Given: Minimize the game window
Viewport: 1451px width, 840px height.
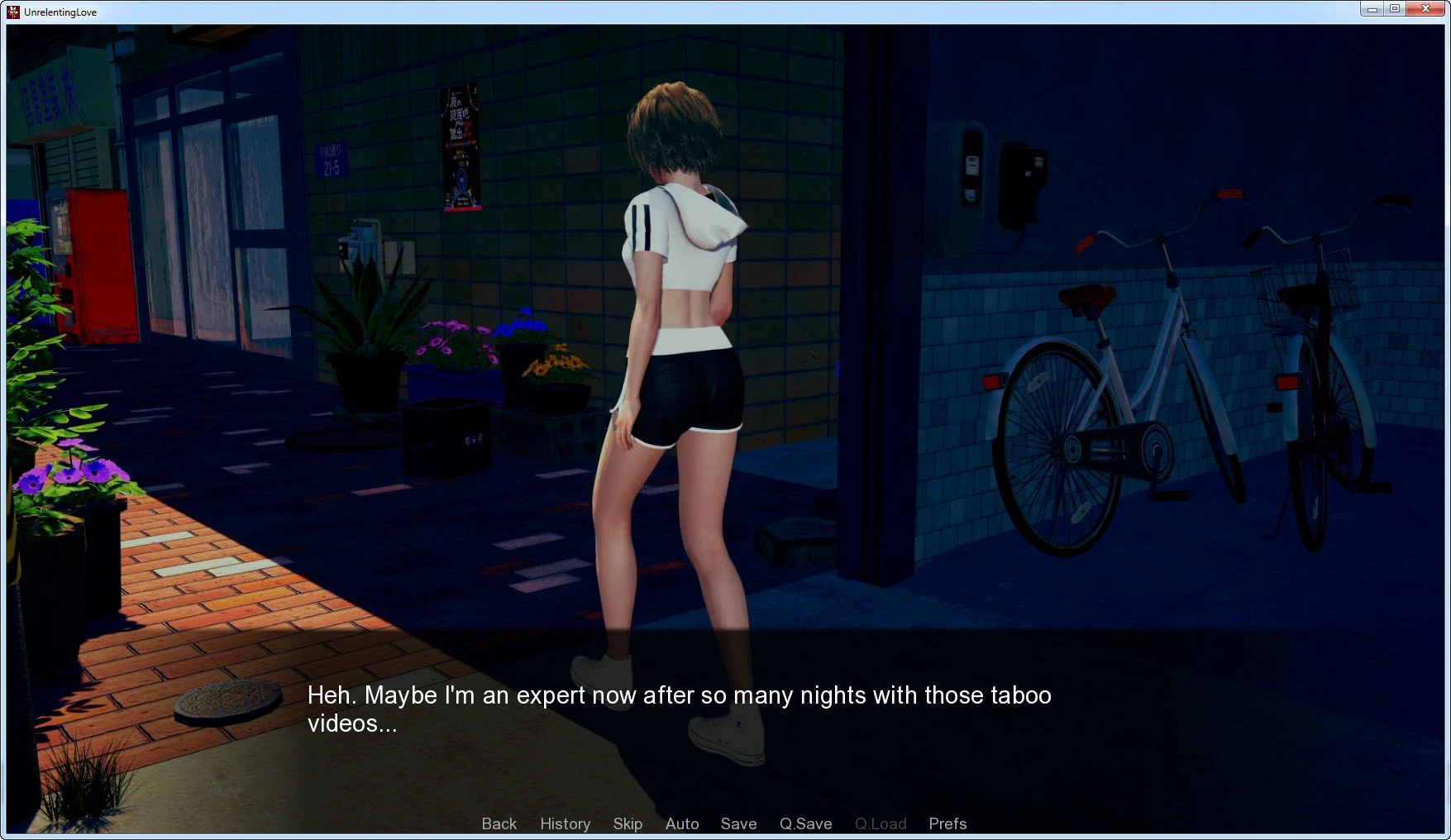Looking at the screenshot, I should 1372,9.
